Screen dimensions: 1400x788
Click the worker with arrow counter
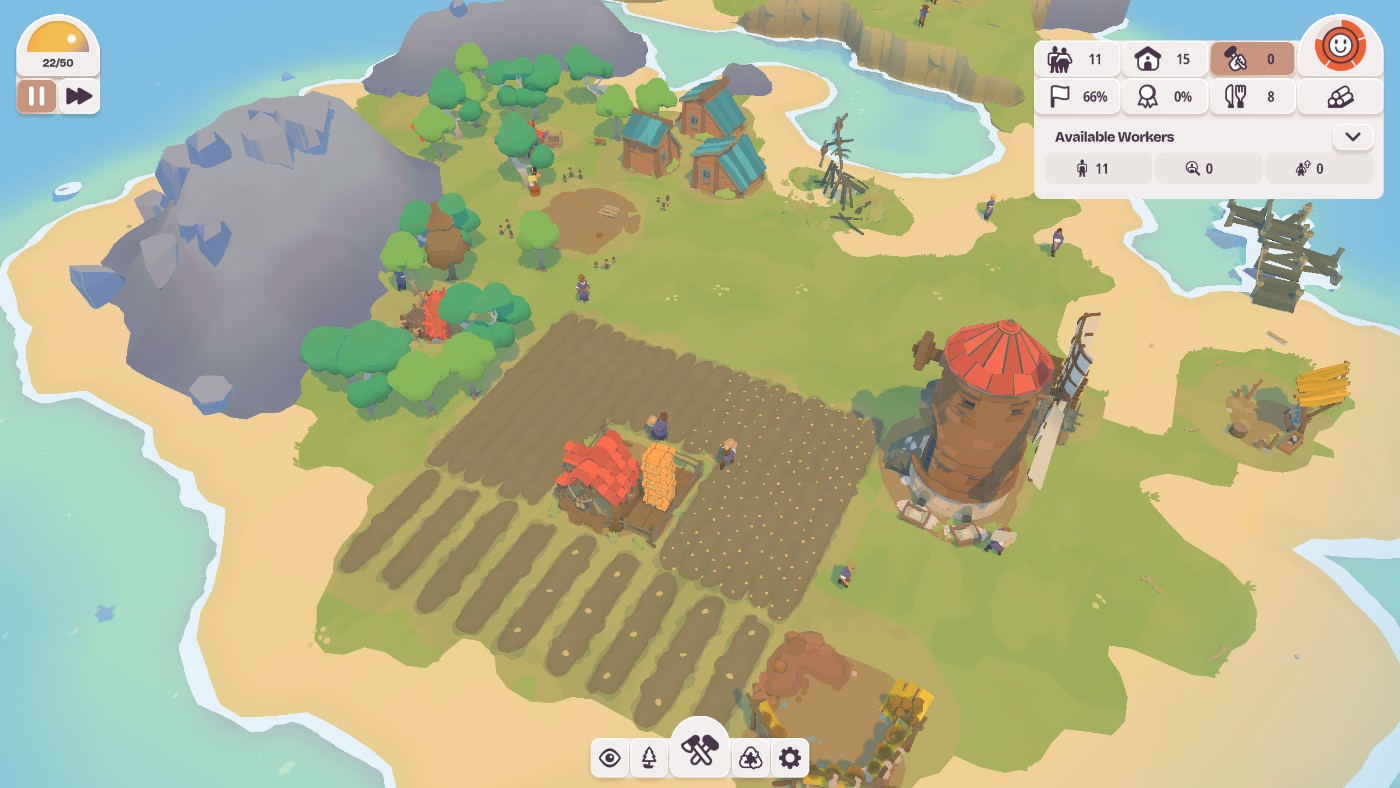coord(1318,169)
